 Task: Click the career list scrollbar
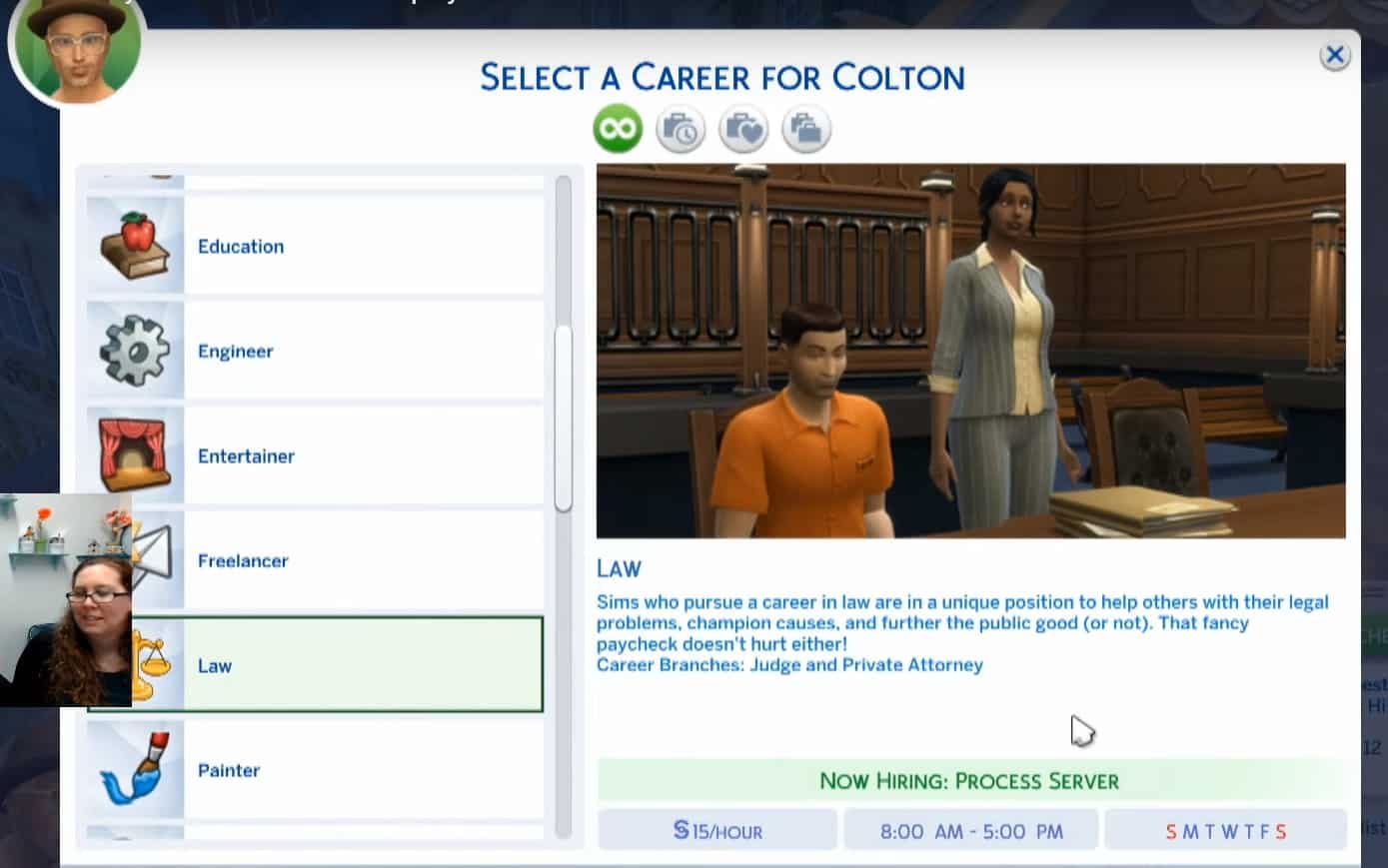[564, 420]
